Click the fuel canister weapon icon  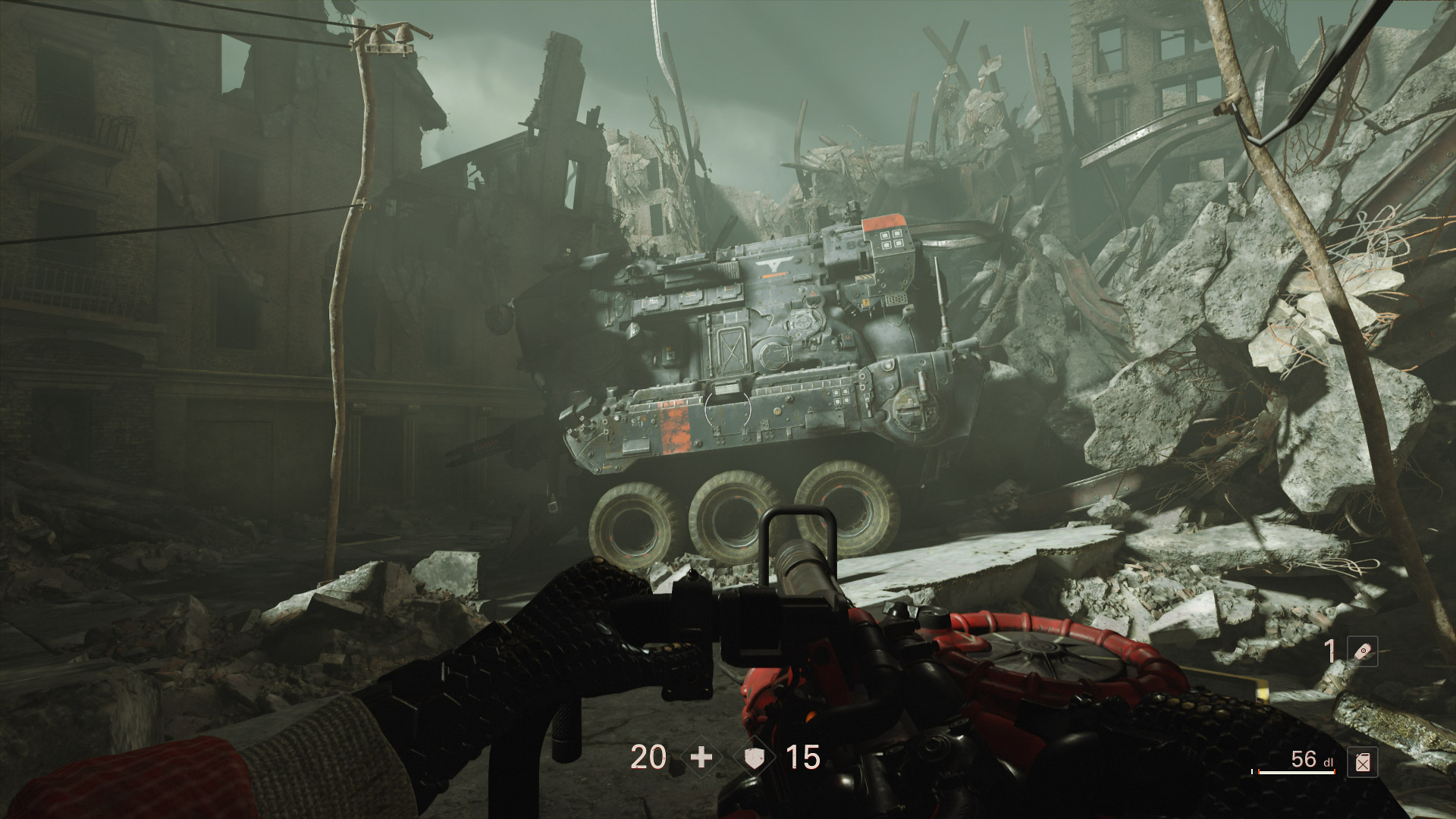pyautogui.click(x=1362, y=762)
